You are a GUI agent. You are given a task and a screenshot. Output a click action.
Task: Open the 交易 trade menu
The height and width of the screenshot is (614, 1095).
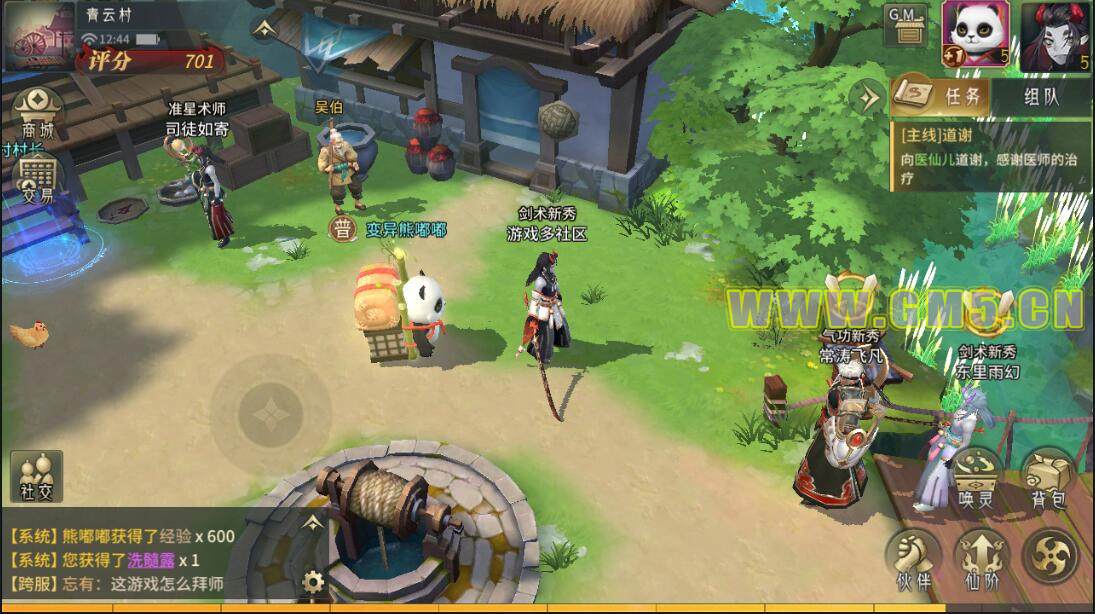coord(38,180)
